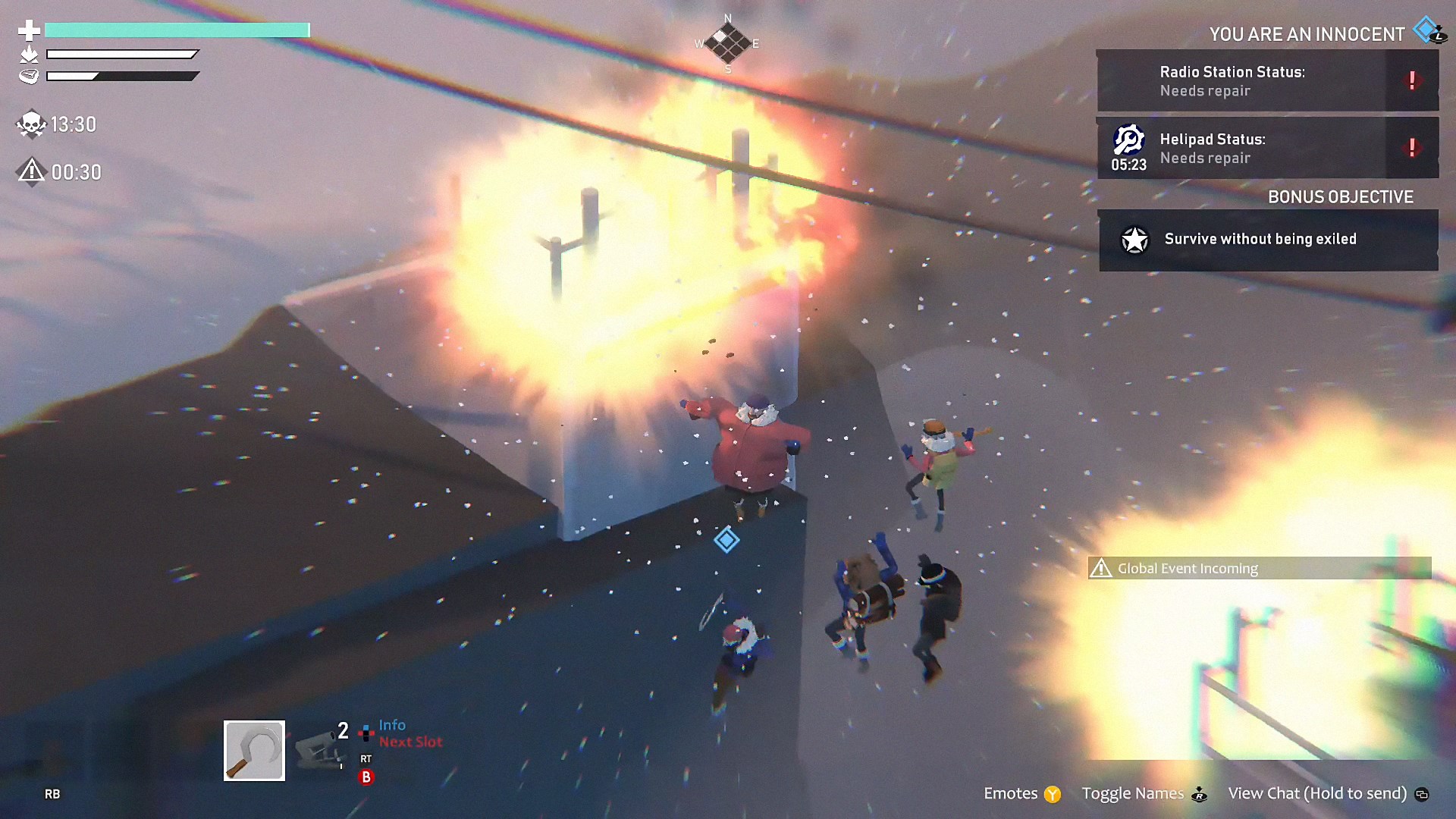Toggle player Names display

[x=1143, y=793]
